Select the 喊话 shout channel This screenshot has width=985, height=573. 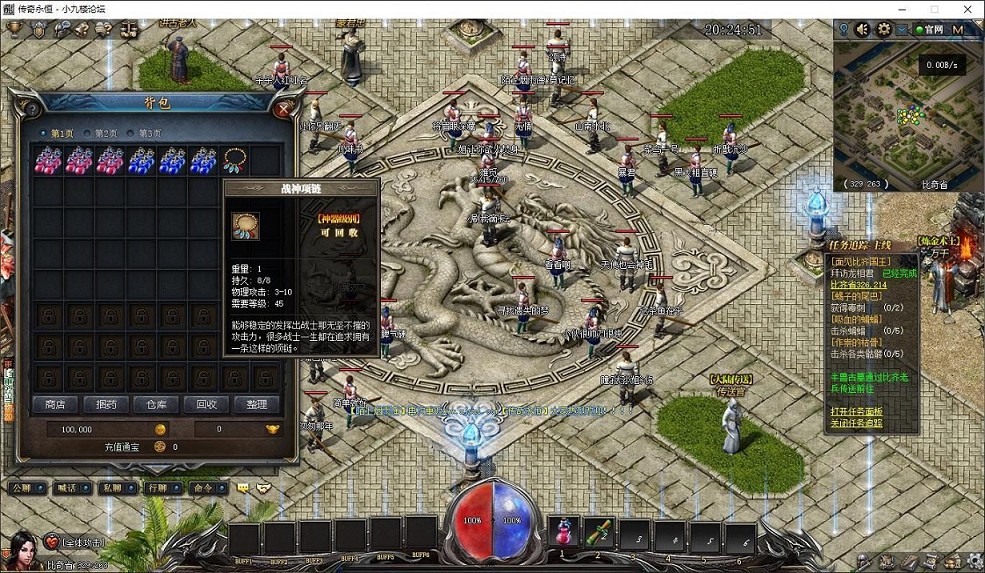tap(68, 488)
